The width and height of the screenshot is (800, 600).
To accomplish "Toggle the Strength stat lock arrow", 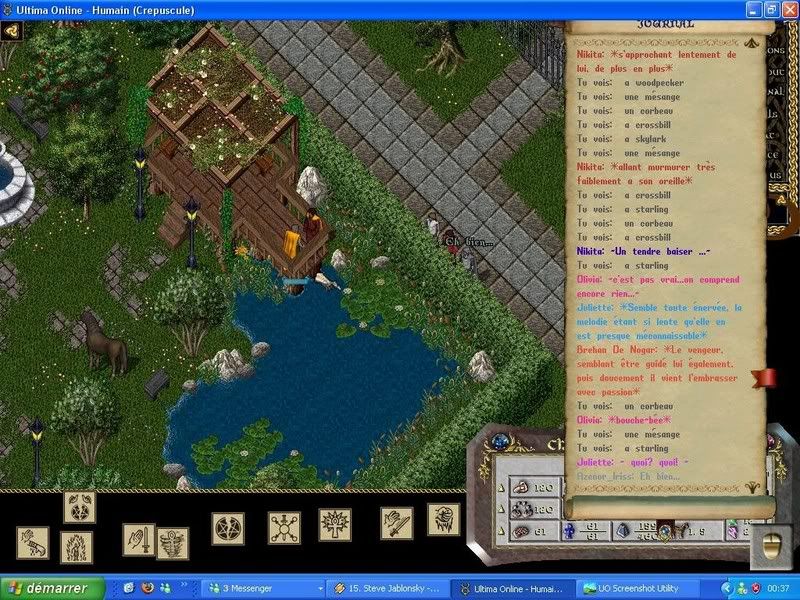I will [501, 487].
